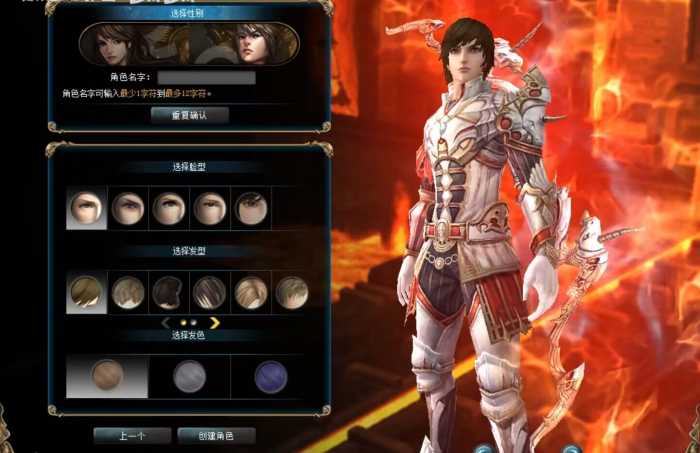Choose the first highlighted face type
The image size is (700, 453).
point(86,208)
